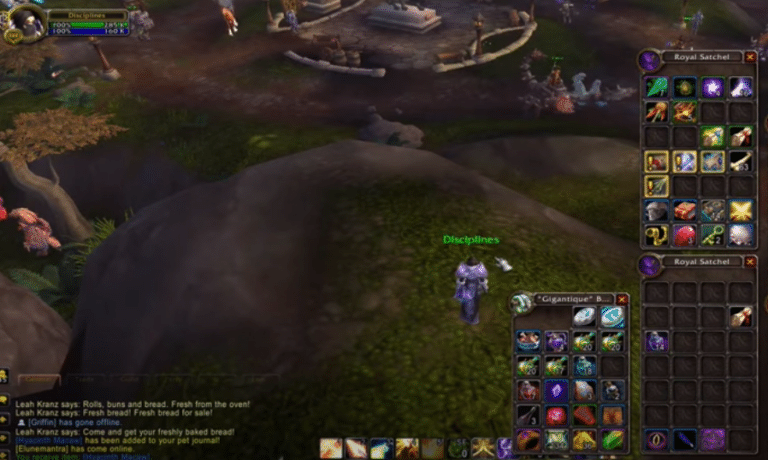The image size is (768, 460).
Task: Pick the red mushroom item
Action: point(684,236)
